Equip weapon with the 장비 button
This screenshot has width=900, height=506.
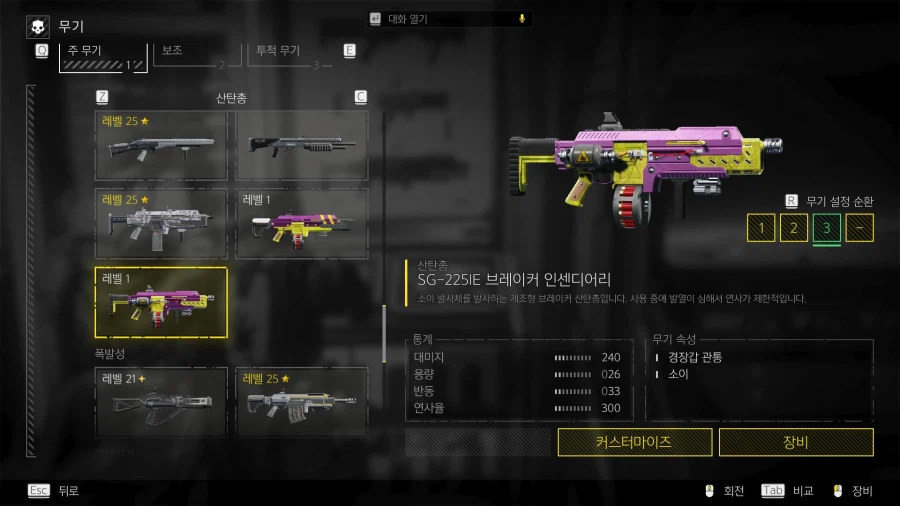tap(796, 441)
